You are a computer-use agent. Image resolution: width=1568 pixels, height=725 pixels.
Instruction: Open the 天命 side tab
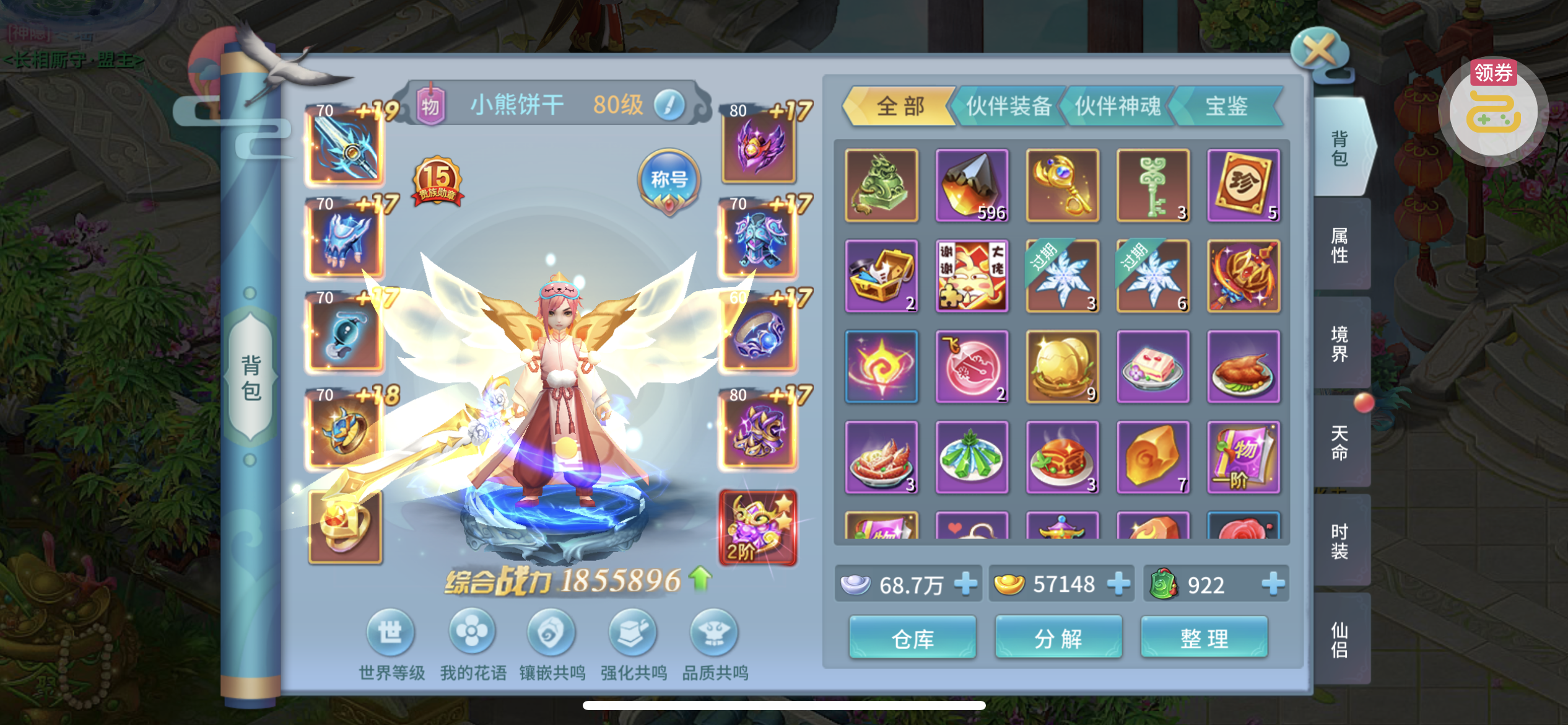point(1339,442)
